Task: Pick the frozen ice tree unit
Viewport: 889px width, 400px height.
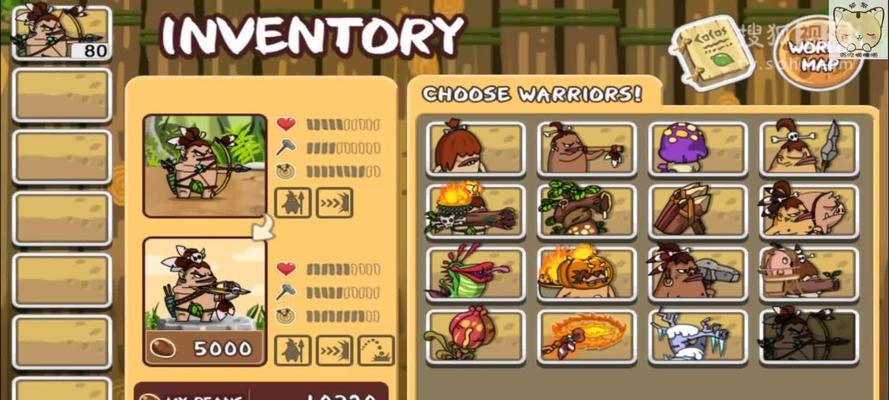Action: (x=697, y=336)
